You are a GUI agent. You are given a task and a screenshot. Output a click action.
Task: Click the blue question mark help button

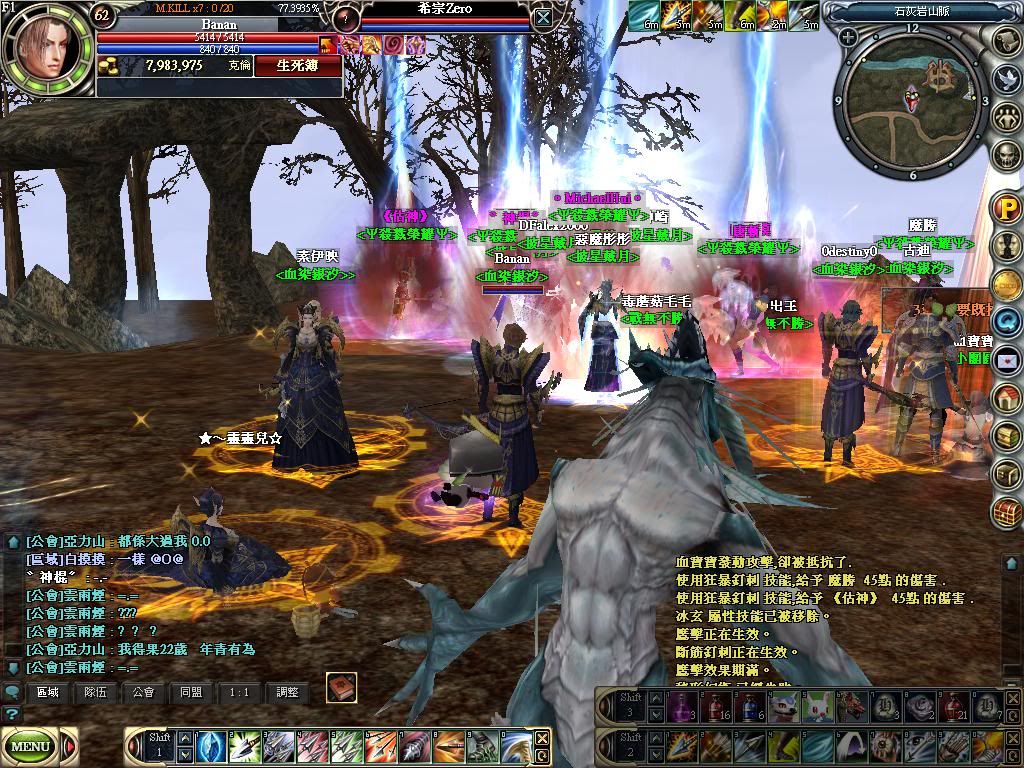(x=11, y=714)
